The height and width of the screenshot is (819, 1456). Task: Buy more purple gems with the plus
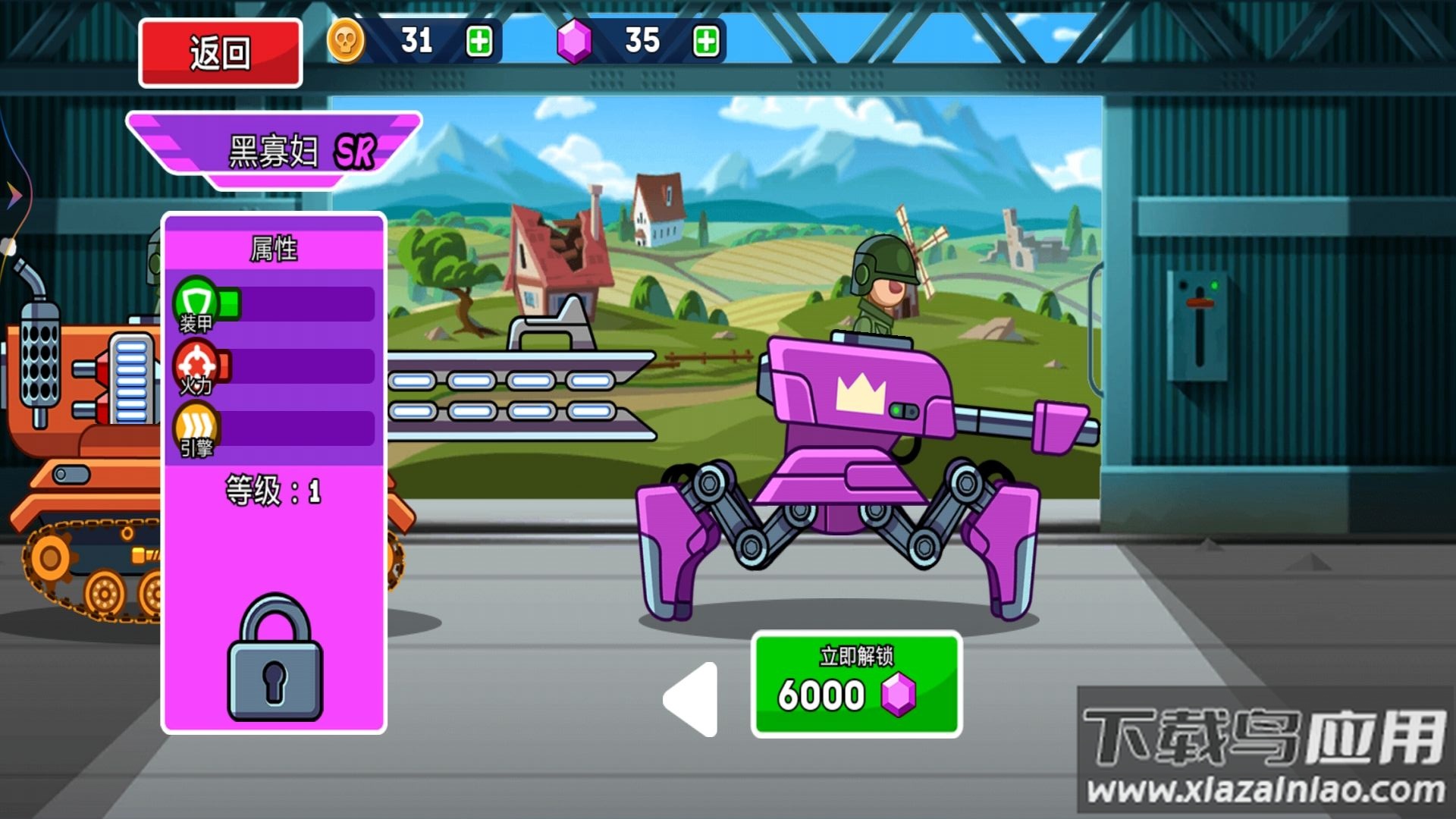[705, 41]
